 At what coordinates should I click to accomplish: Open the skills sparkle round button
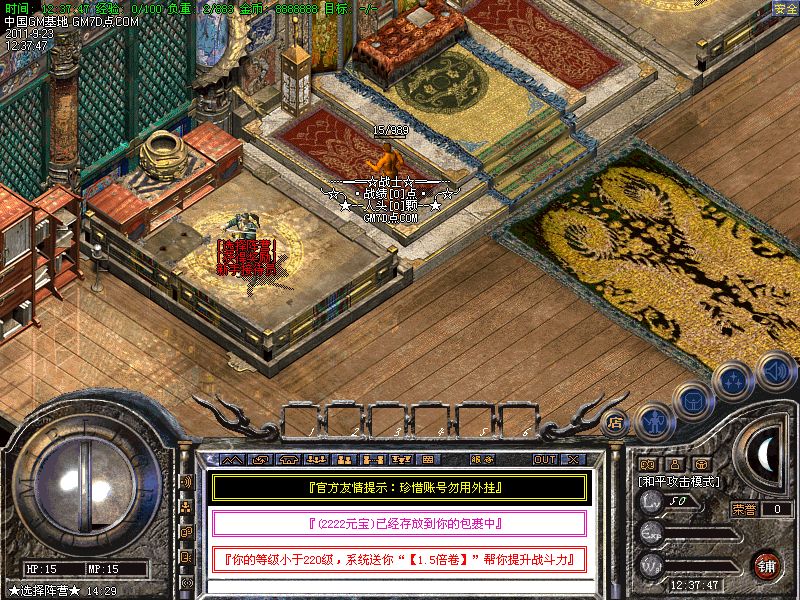click(734, 381)
